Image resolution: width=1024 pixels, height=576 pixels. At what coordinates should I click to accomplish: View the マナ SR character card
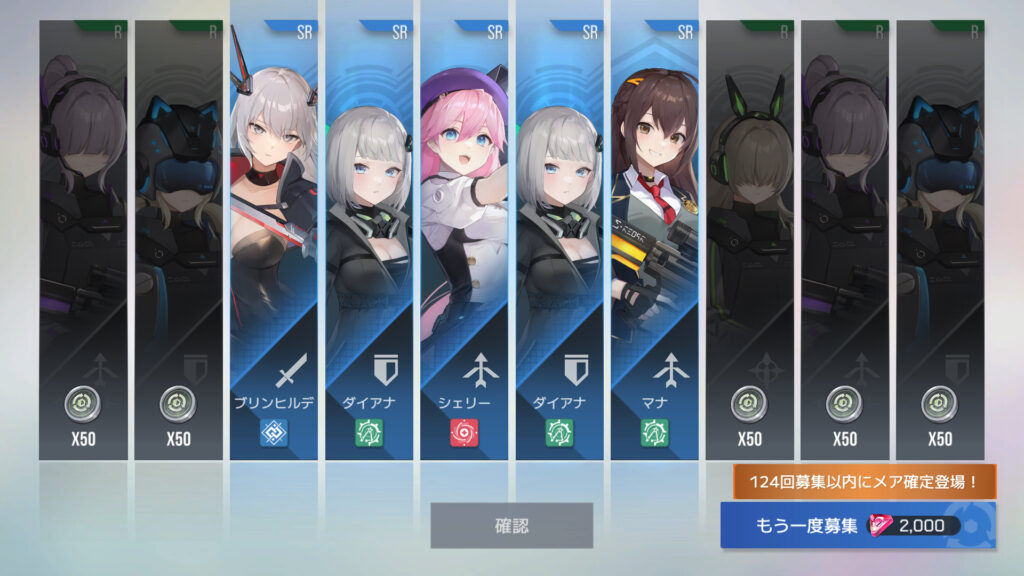pyautogui.click(x=655, y=240)
